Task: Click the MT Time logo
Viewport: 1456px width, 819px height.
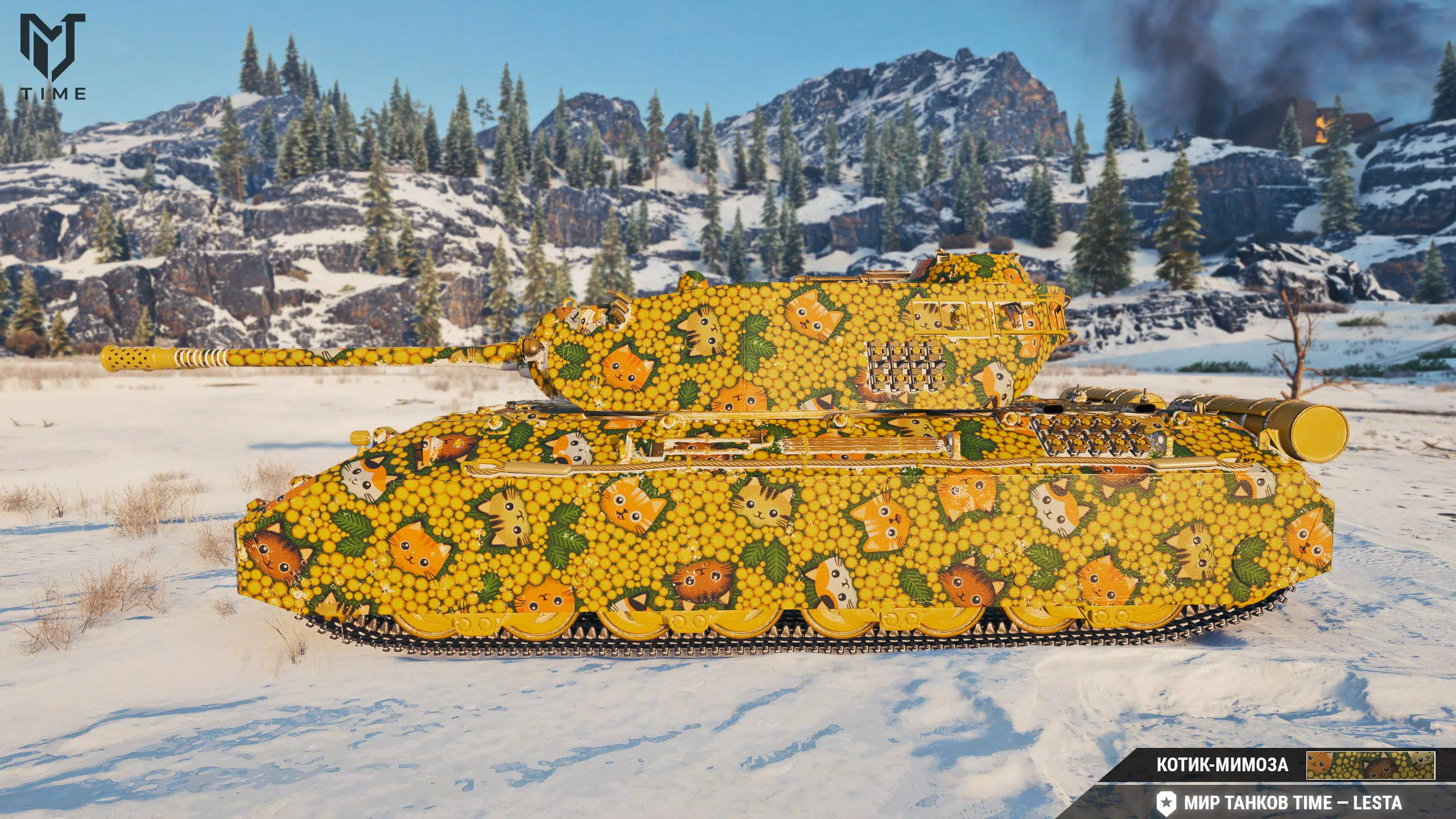Action: [53, 56]
